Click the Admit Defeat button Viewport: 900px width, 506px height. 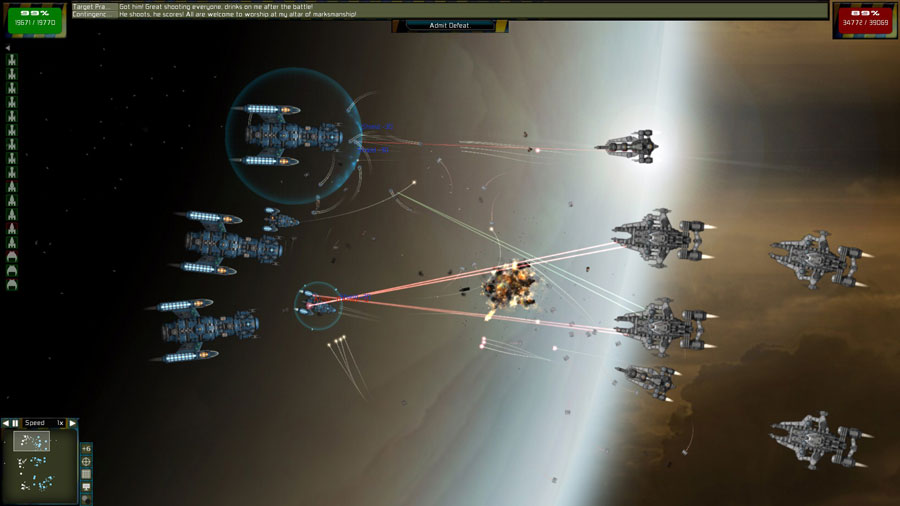[x=449, y=25]
